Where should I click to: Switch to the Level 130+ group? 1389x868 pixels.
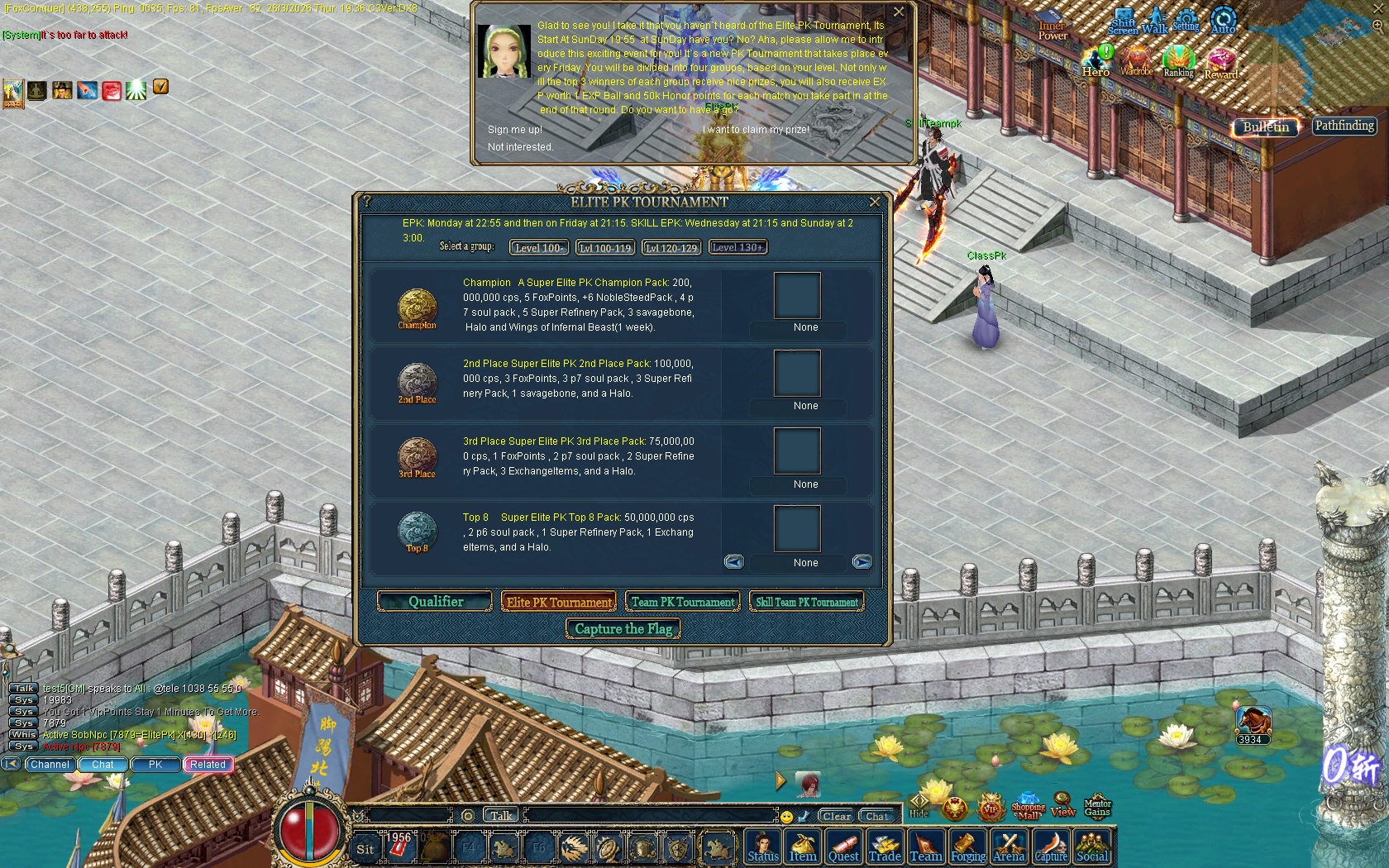pyautogui.click(x=737, y=247)
